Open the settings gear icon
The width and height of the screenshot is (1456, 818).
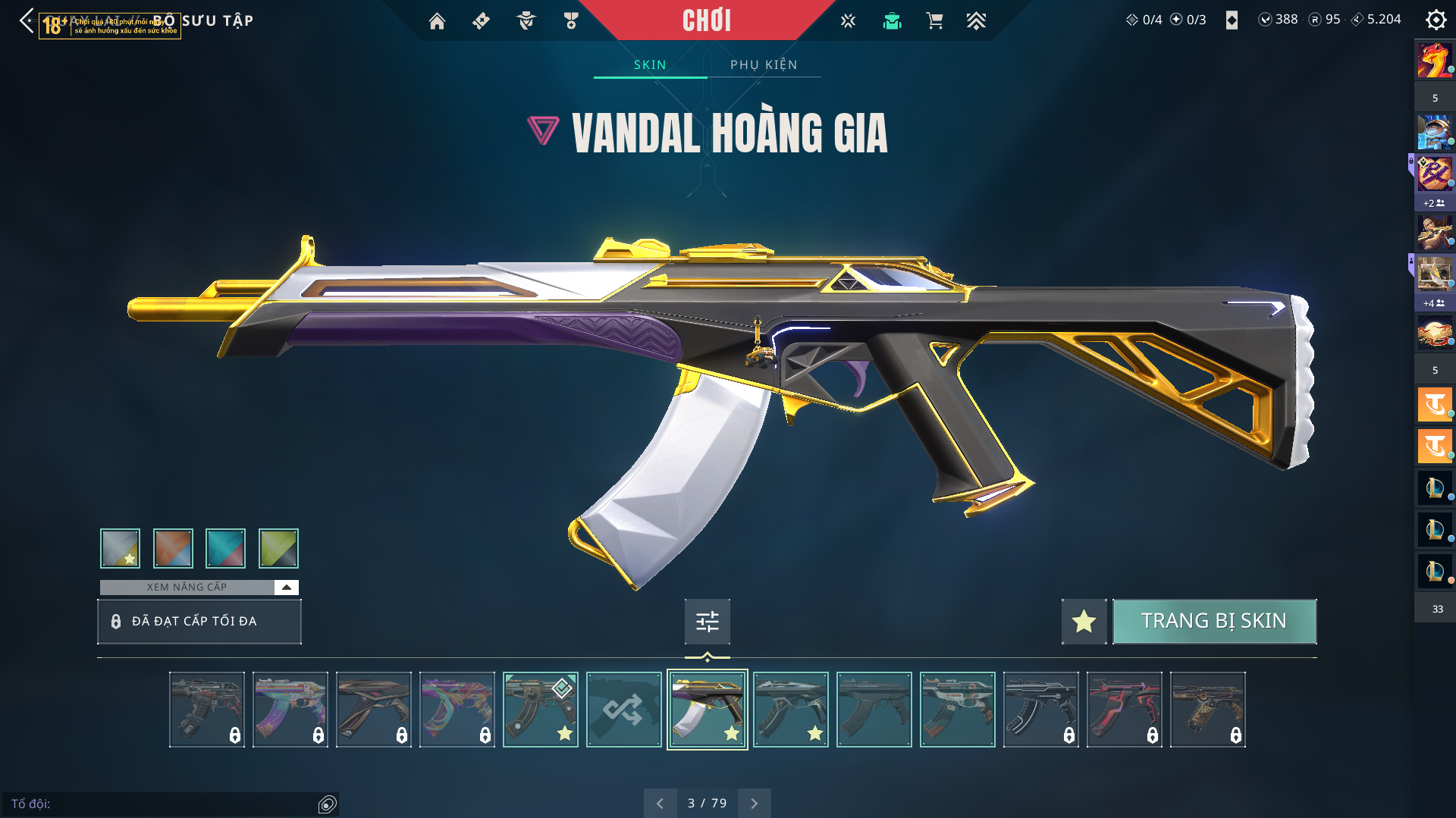pos(1436,20)
